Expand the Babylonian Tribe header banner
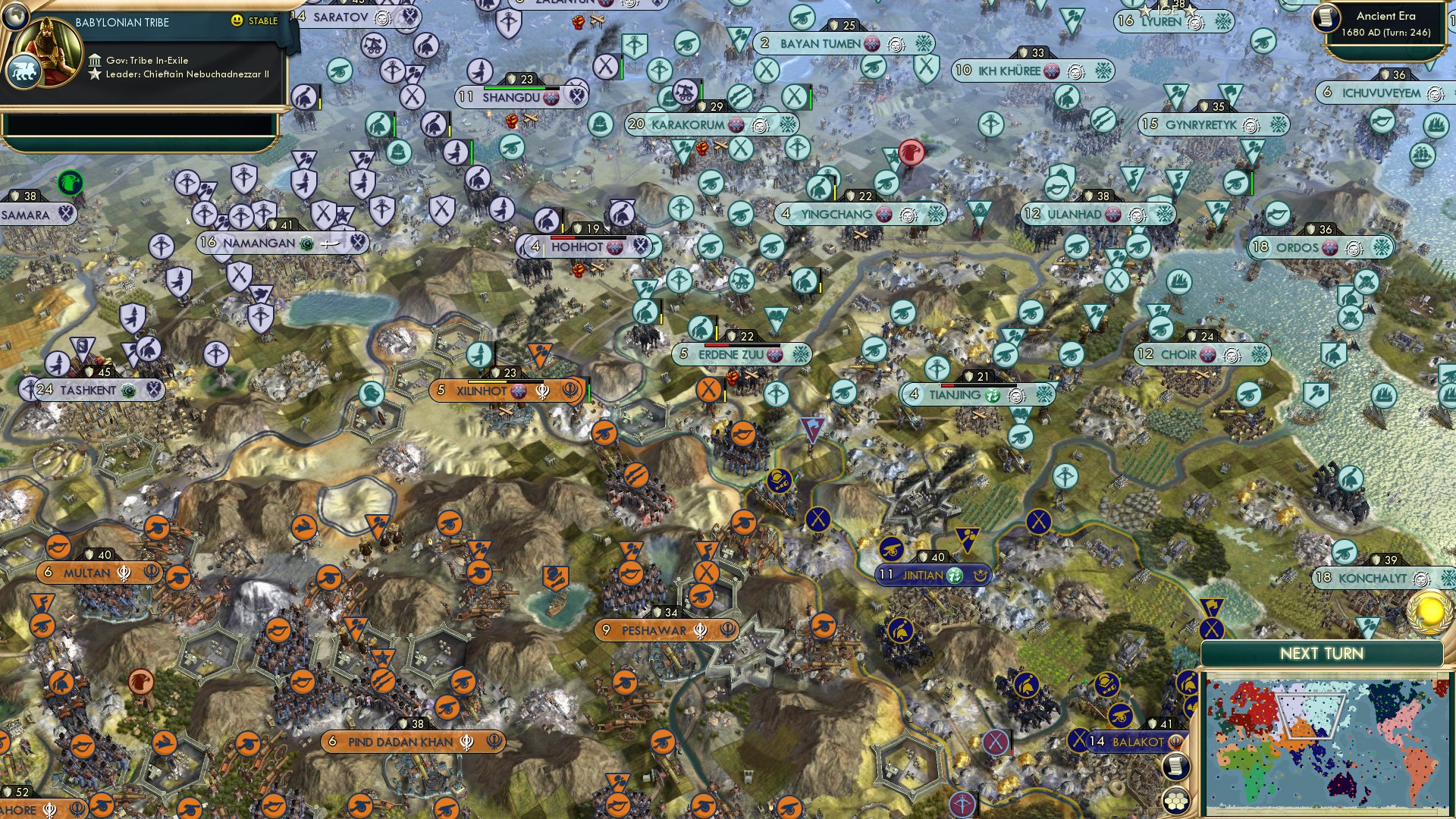This screenshot has width=1456, height=819. (x=121, y=21)
